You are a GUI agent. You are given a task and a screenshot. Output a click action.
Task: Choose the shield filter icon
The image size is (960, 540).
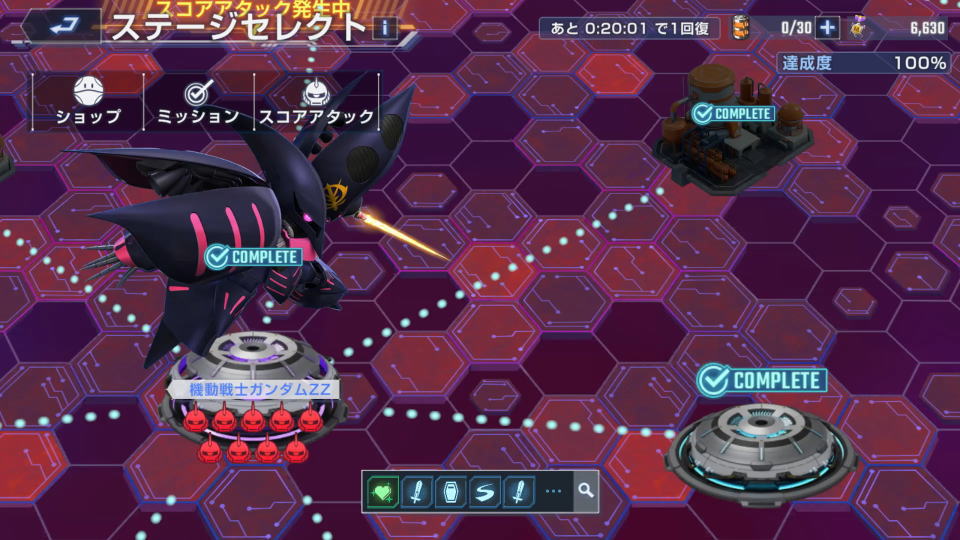click(450, 491)
